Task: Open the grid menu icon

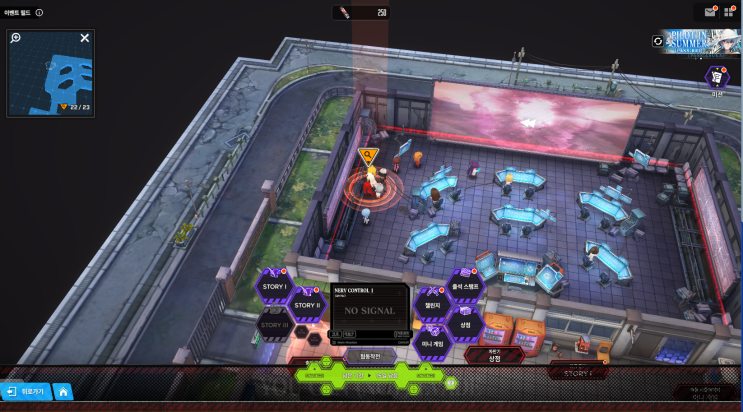Action: point(729,12)
